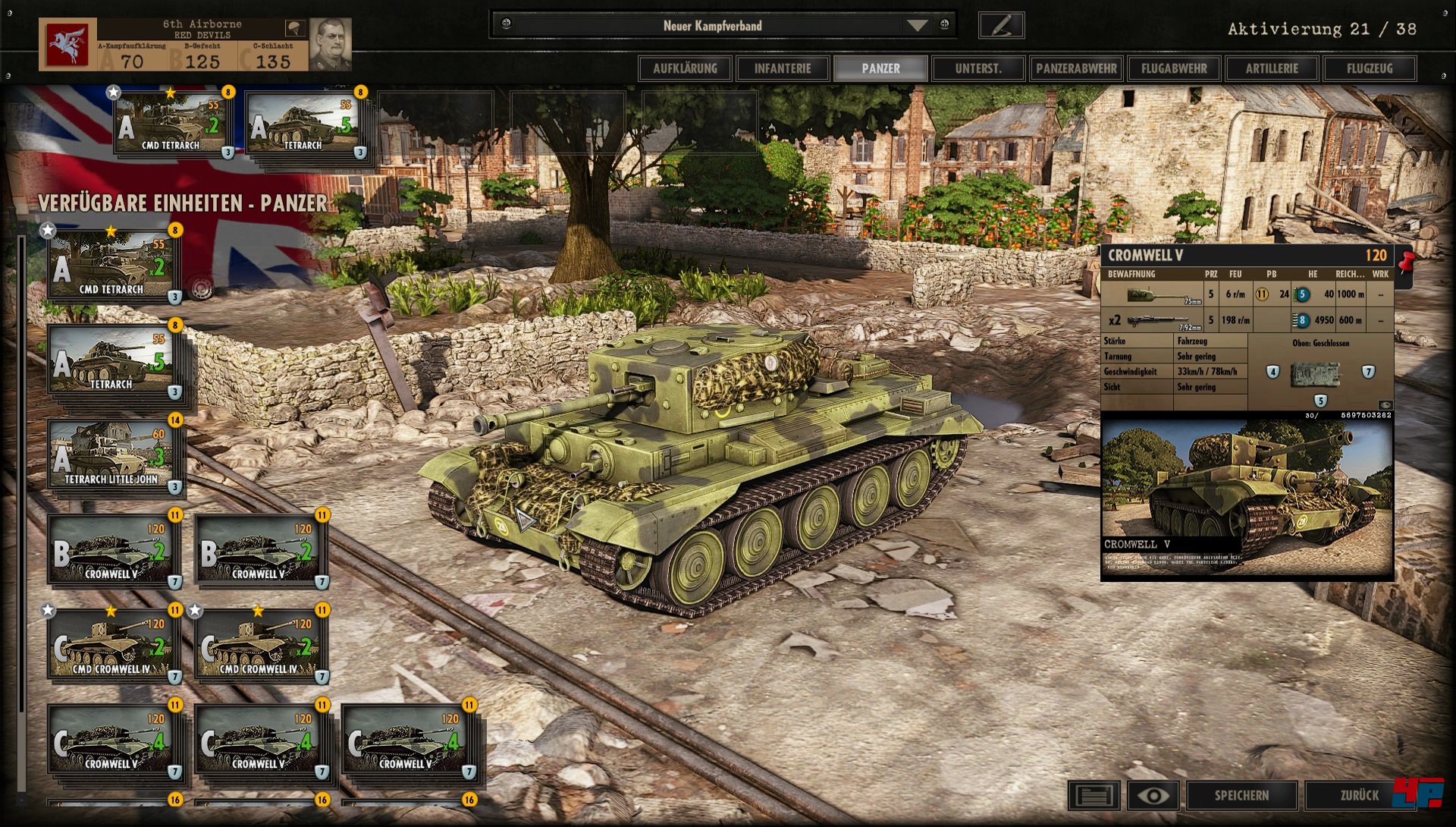The width and height of the screenshot is (1456, 827).
Task: Select the Tetrarch Little John card
Action: pos(112,455)
